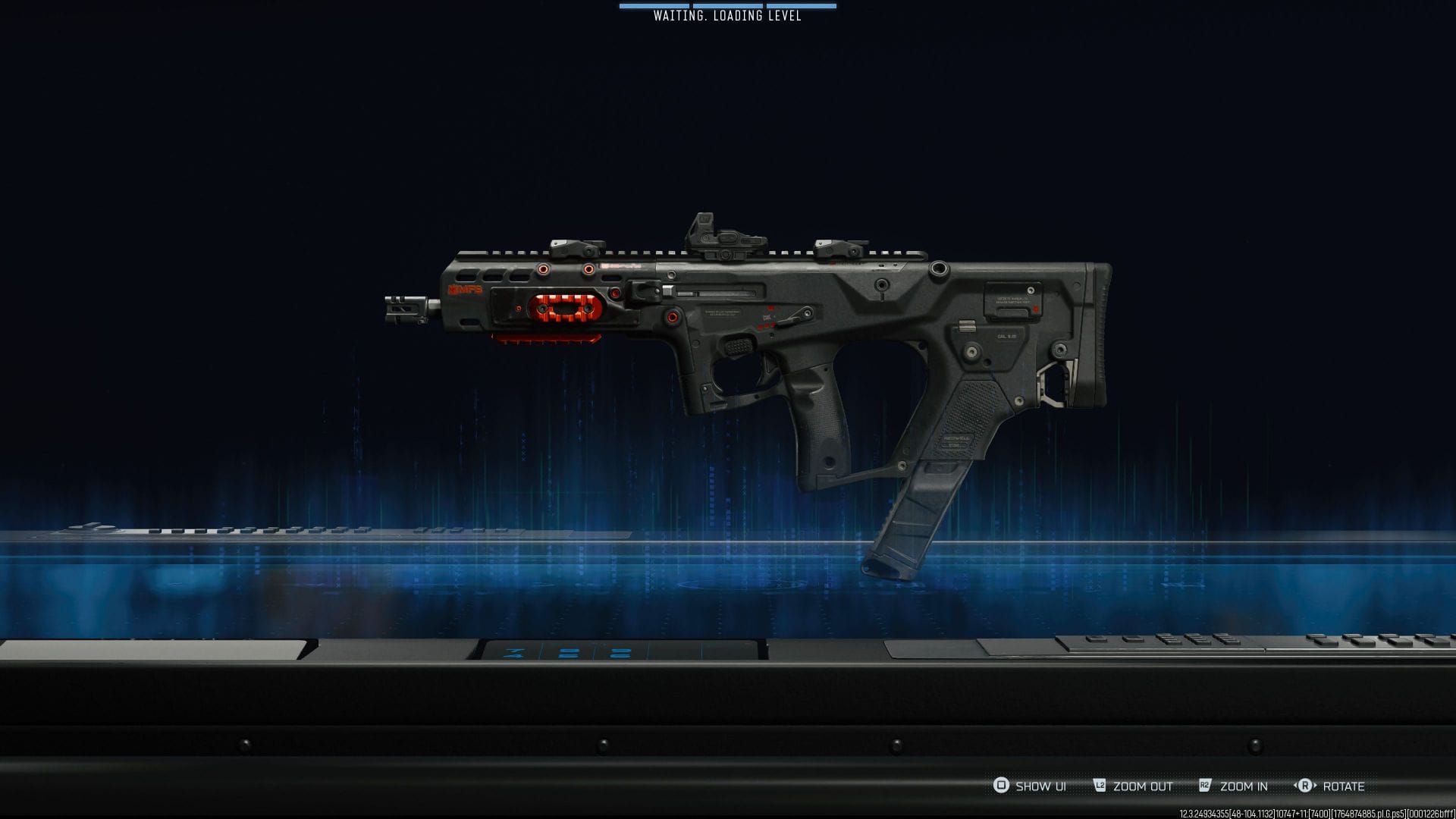Toggle weapon rotation with the Rotate control
Viewport: 1456px width, 819px height.
click(1332, 787)
